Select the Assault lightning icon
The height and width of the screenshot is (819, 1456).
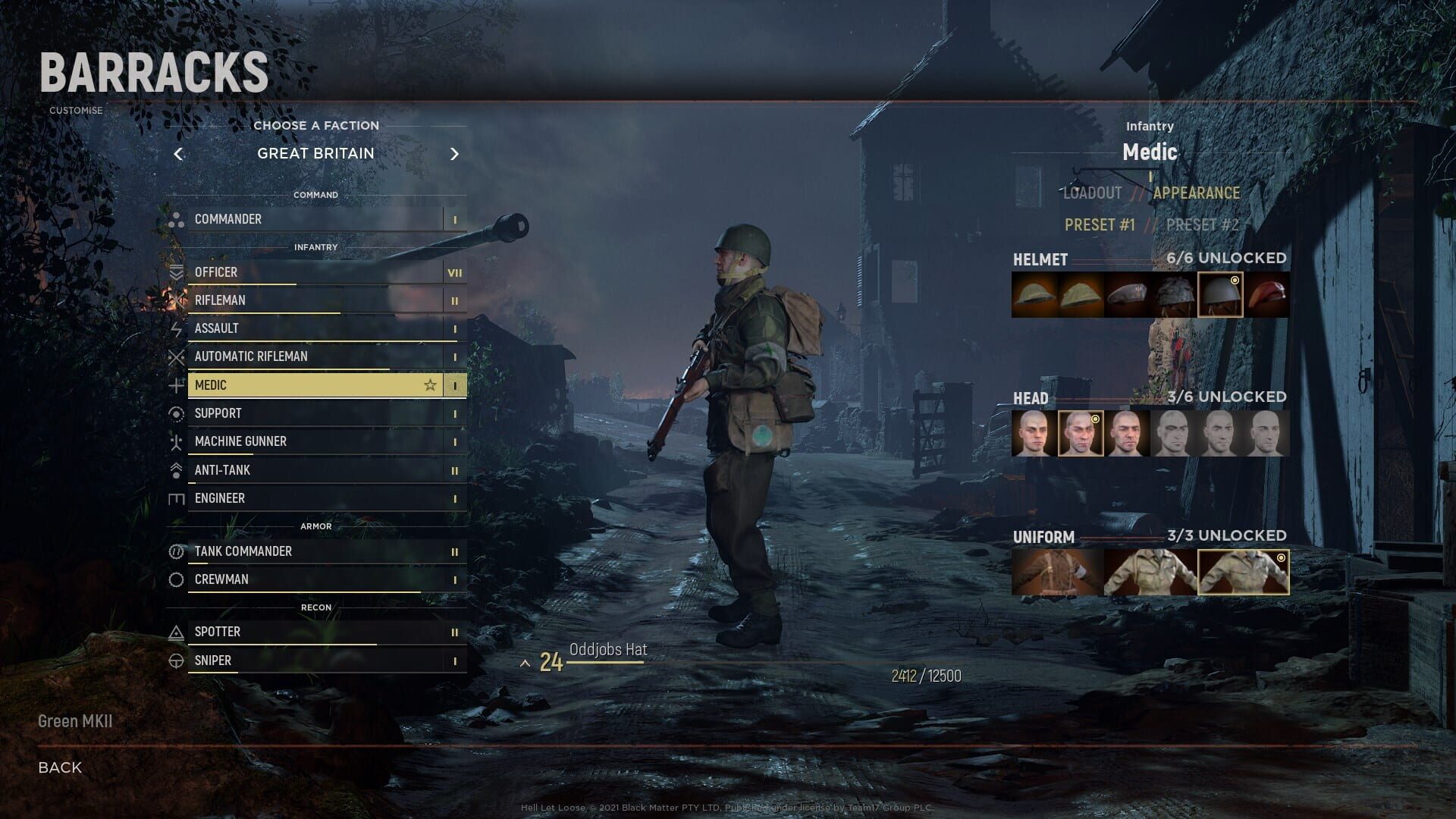click(x=176, y=328)
